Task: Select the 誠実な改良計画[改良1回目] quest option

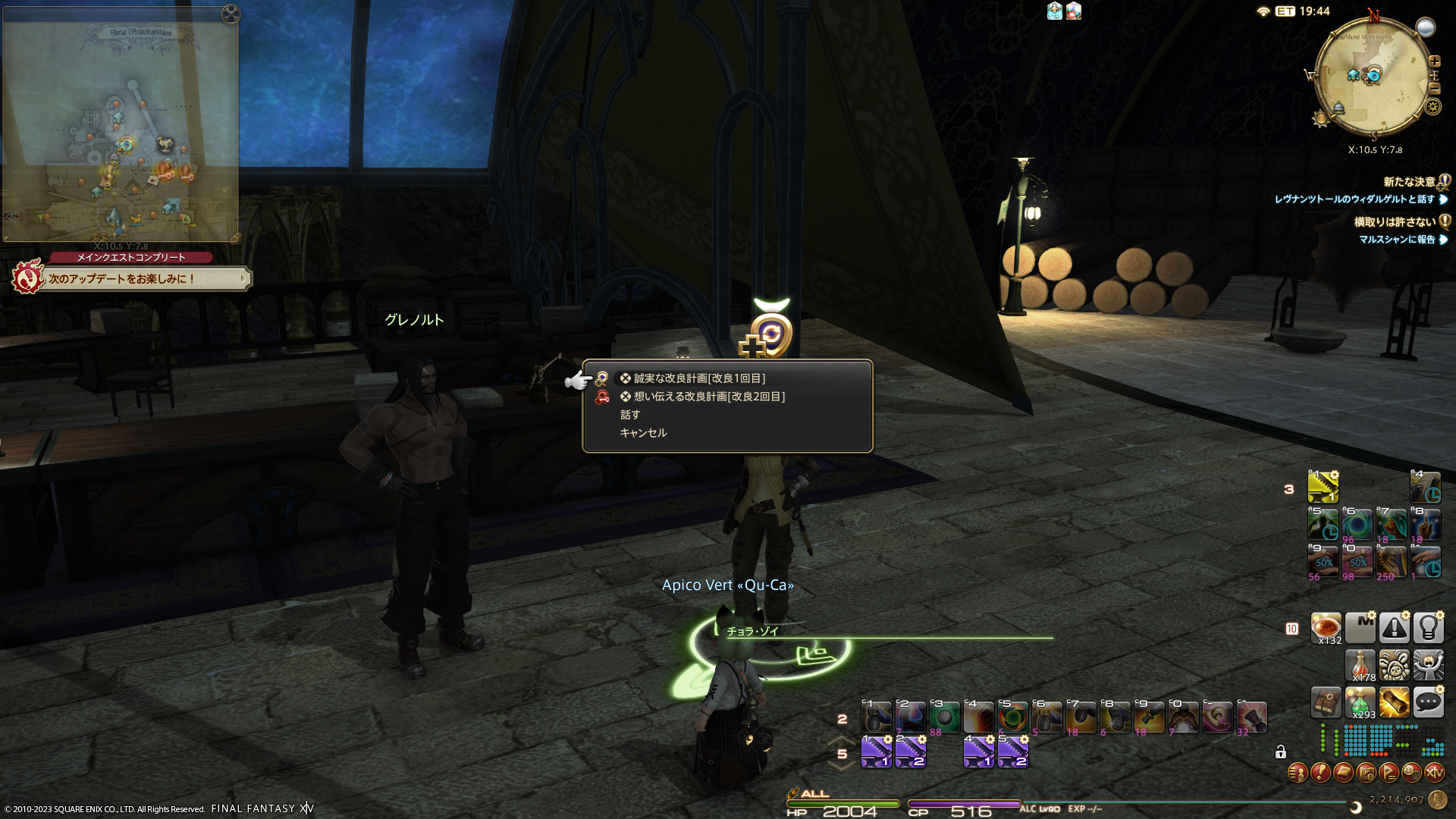Action: pos(699,378)
